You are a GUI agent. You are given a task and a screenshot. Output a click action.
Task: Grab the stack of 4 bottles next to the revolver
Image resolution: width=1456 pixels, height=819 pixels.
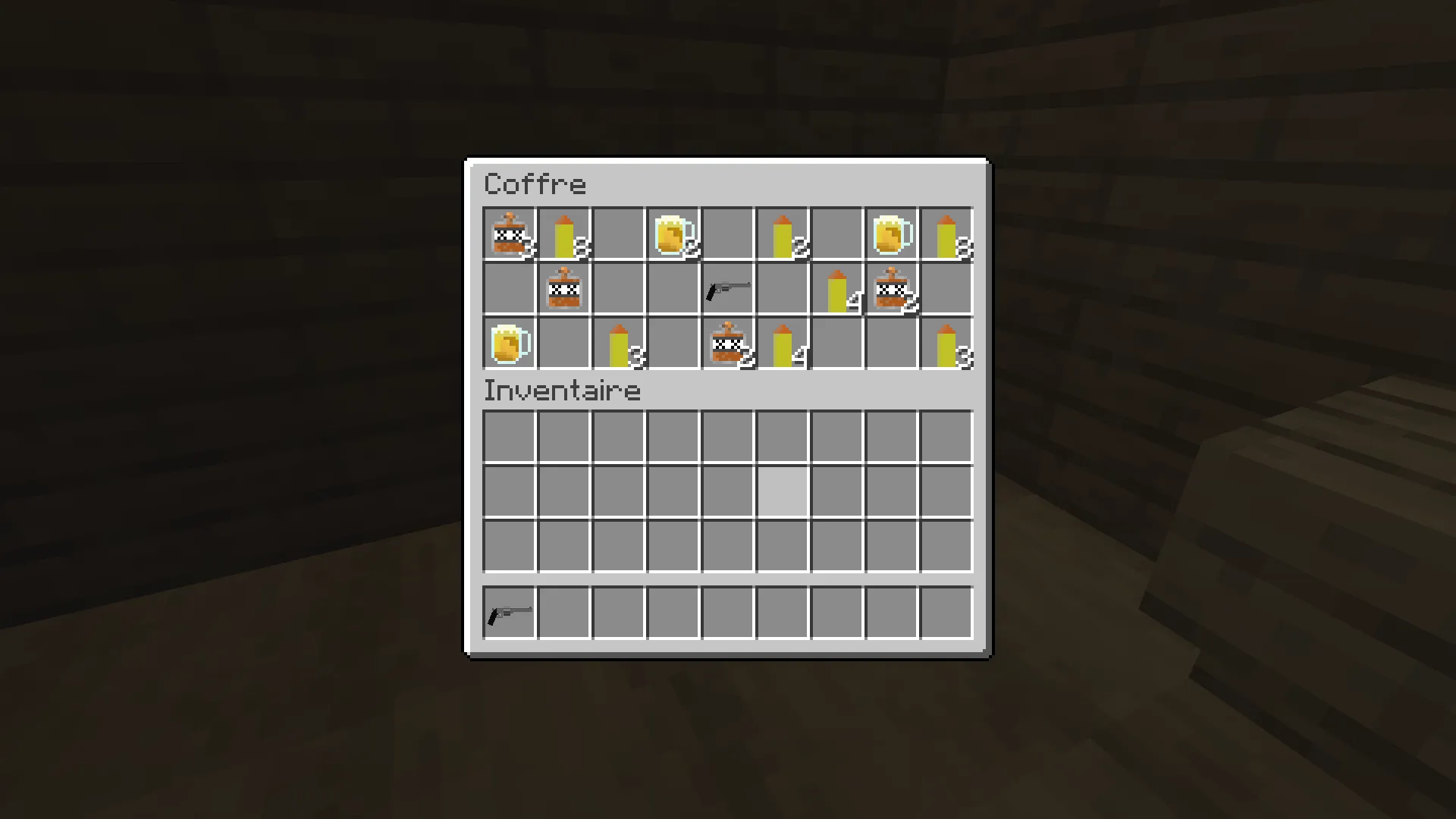pos(836,290)
